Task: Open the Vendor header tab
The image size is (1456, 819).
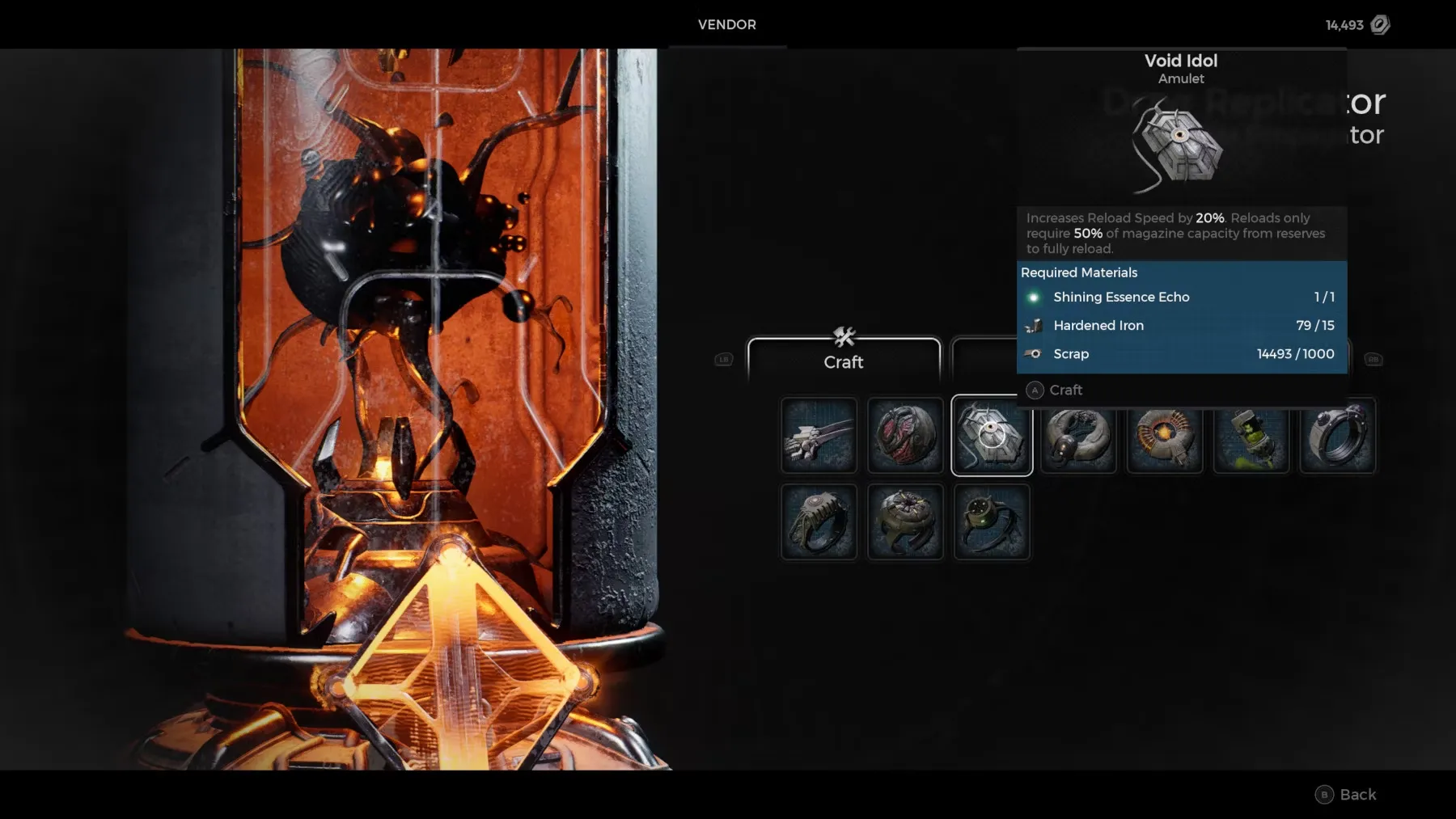Action: (727, 25)
